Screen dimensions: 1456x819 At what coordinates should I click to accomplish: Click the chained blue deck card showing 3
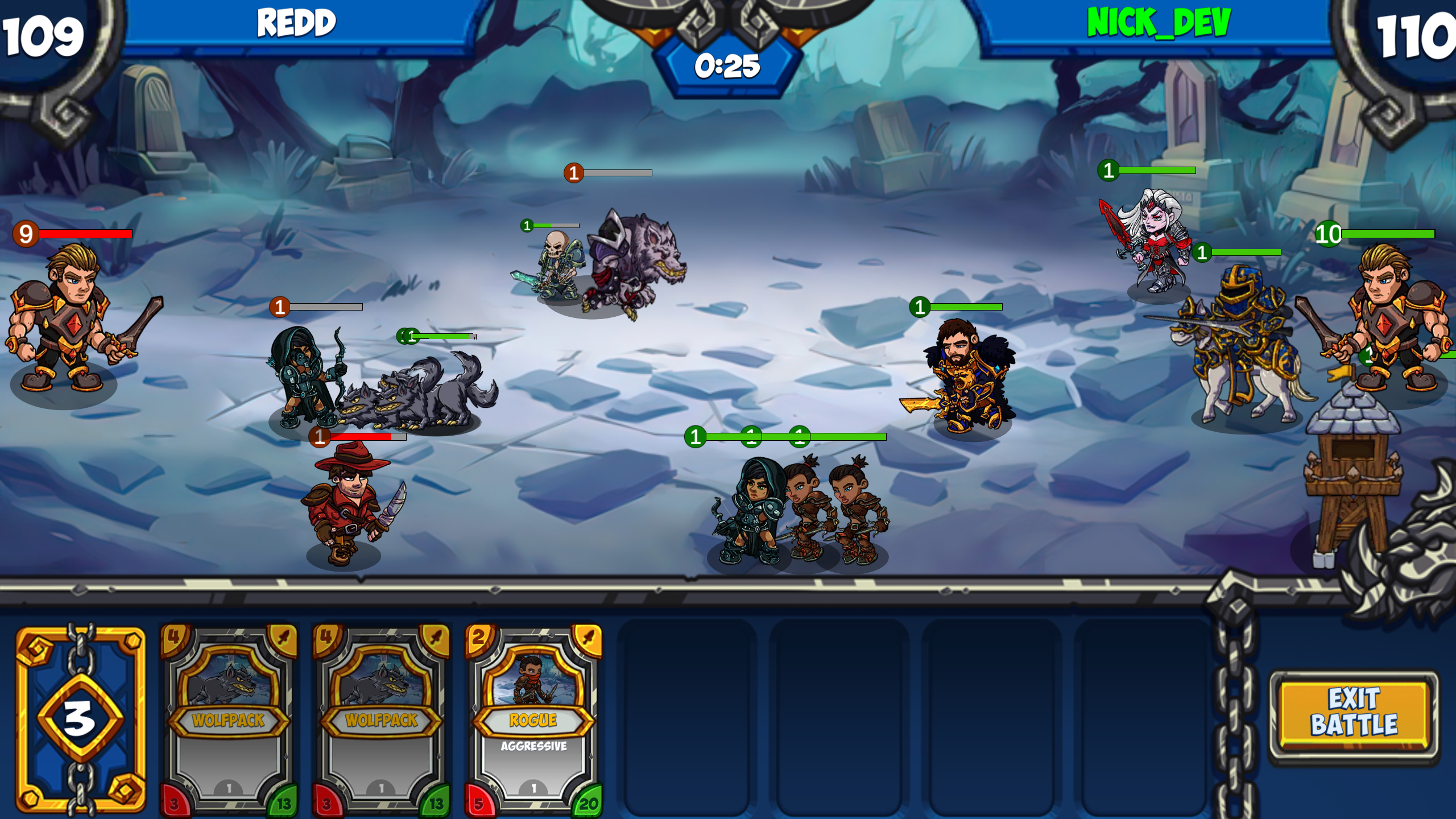tap(81, 719)
